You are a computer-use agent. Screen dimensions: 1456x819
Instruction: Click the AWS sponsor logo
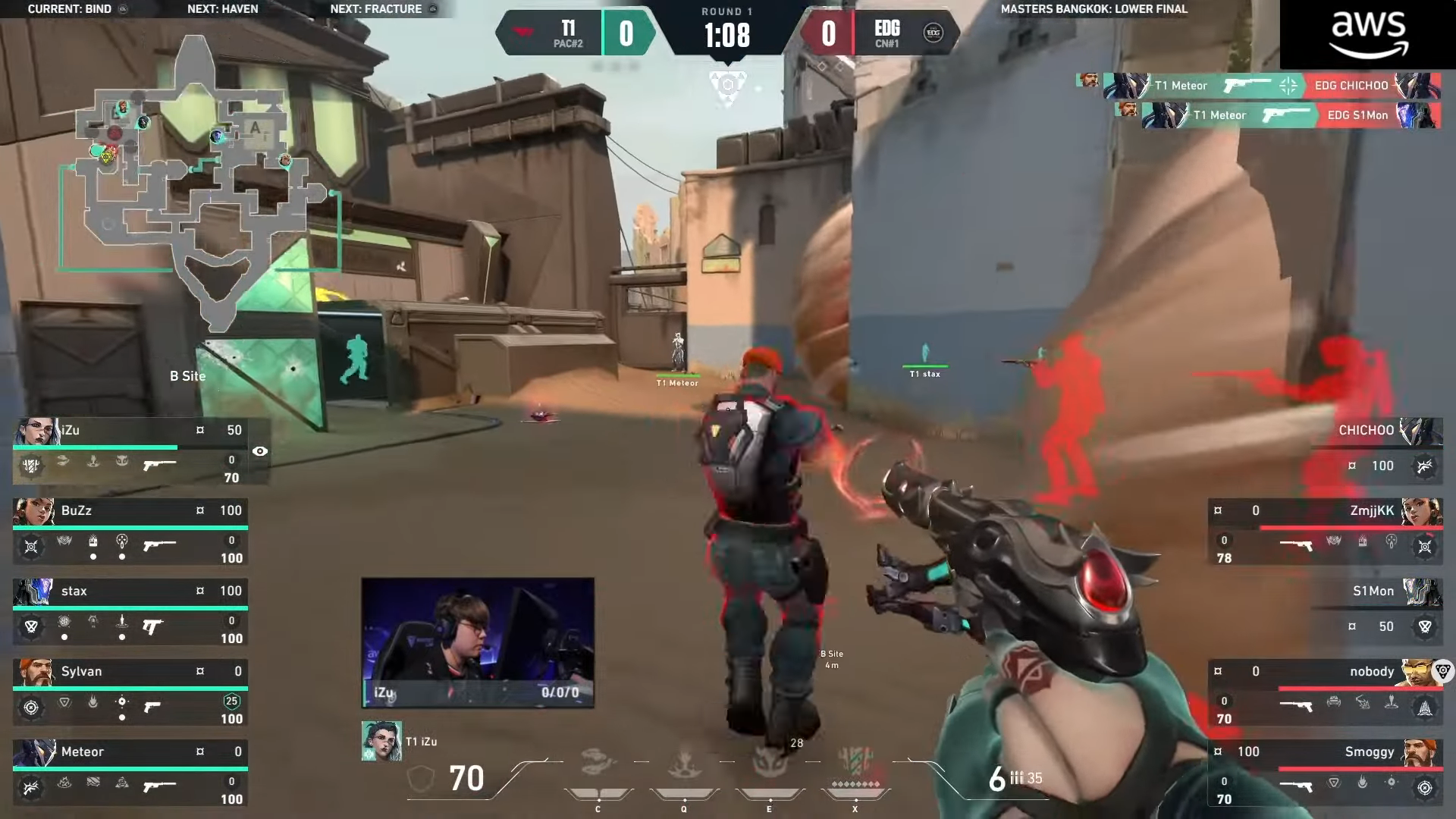tap(1368, 35)
